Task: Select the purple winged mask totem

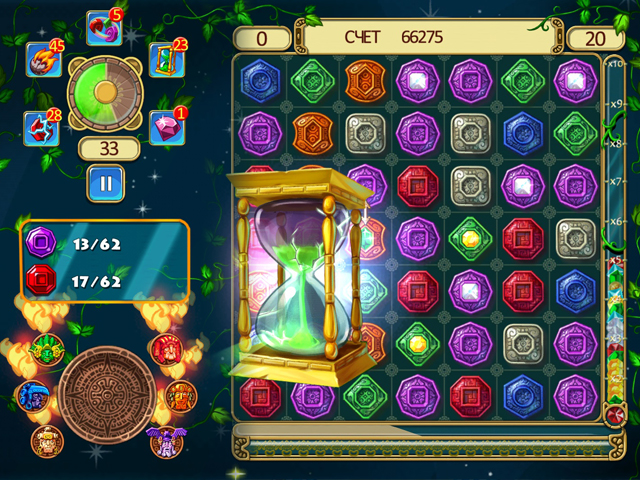Action: pos(161,439)
